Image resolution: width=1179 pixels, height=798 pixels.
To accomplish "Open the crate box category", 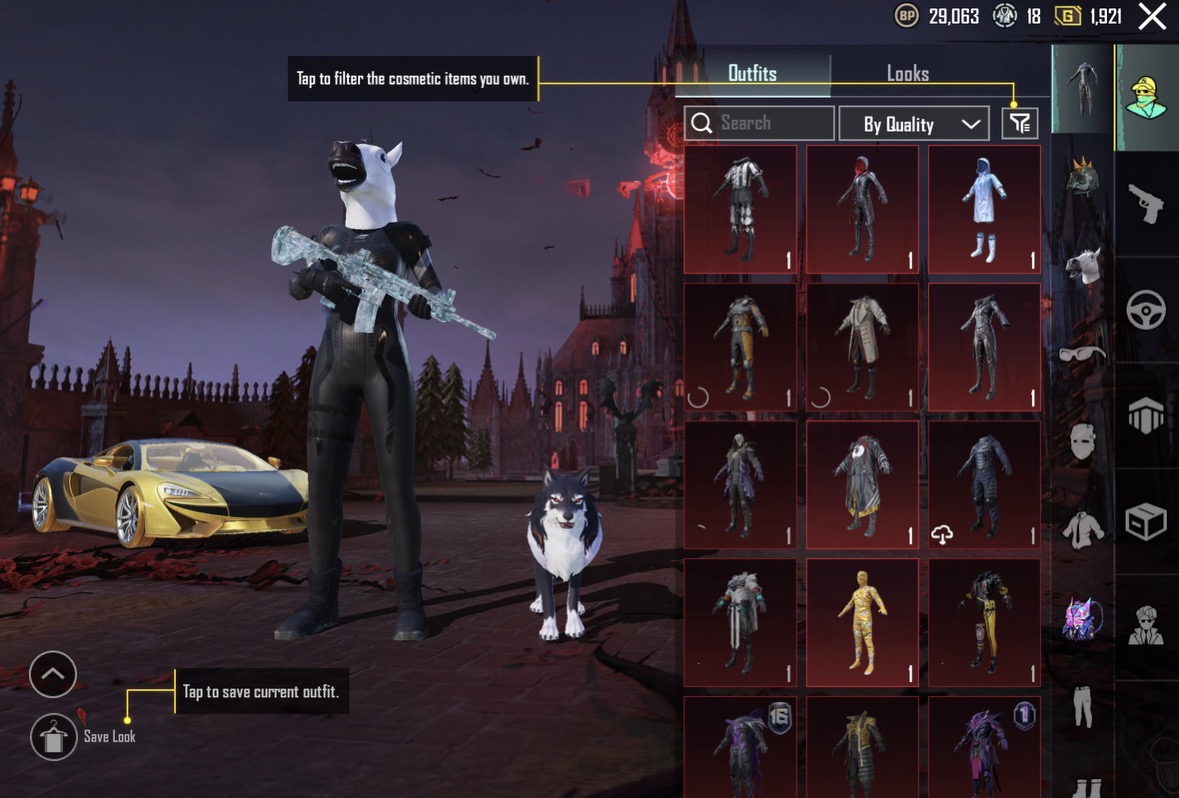I will [1146, 520].
